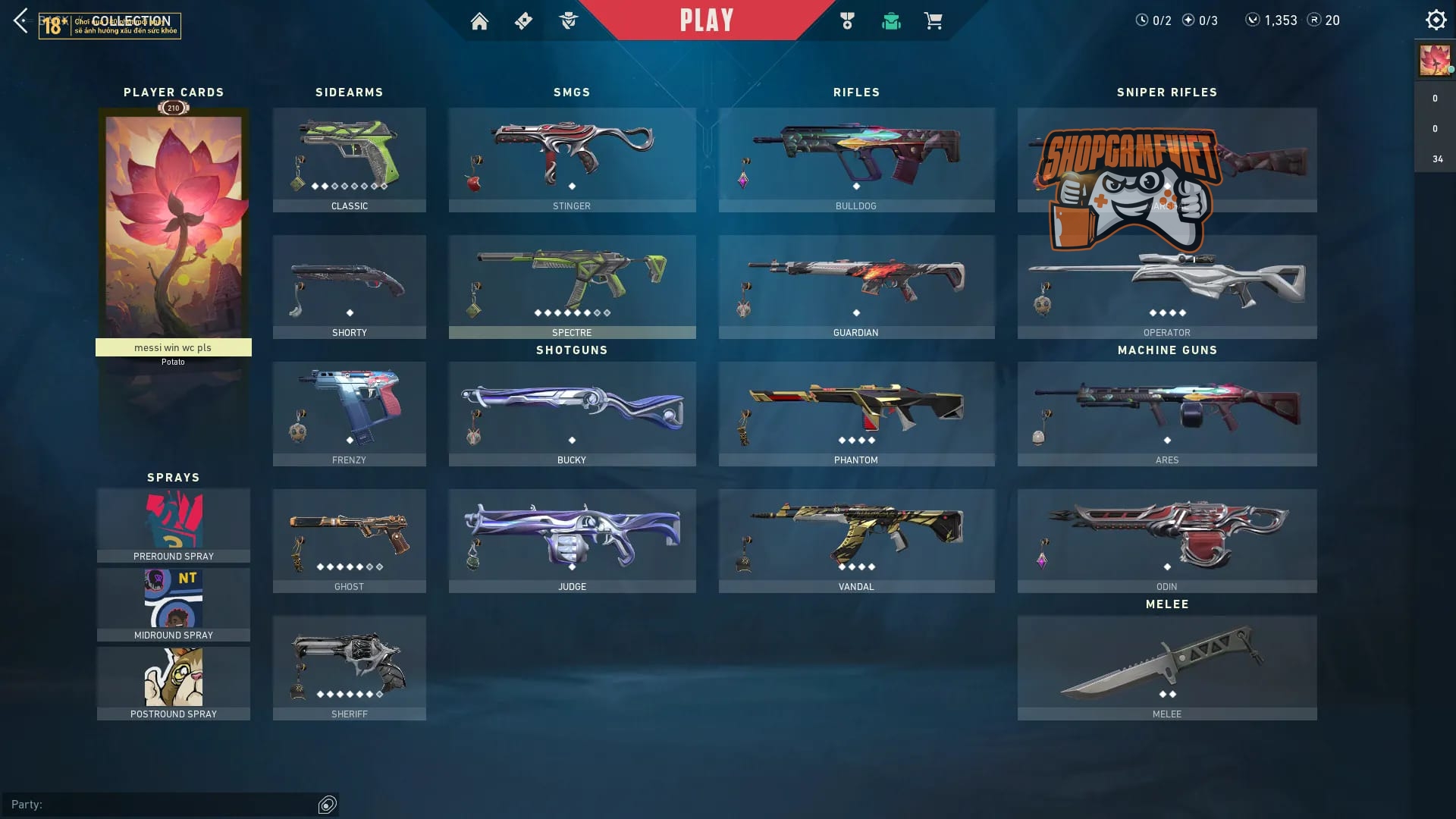Select a variant pip under the Spectre skin
Viewport: 1456px width, 819px height.
[x=540, y=311]
